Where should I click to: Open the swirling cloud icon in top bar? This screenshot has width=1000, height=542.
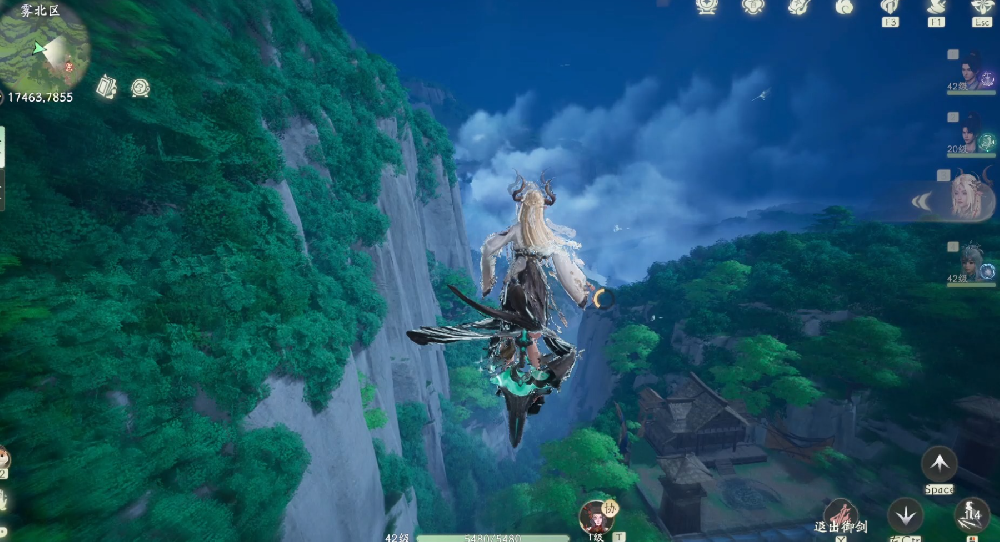point(845,7)
